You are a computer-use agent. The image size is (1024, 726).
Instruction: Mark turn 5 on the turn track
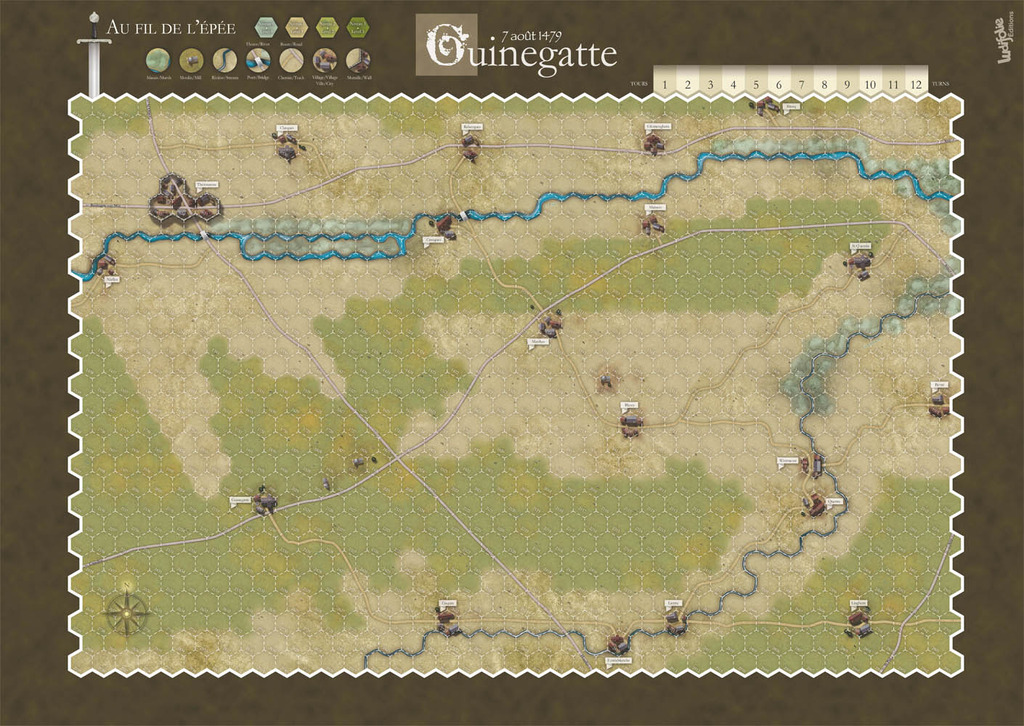click(756, 84)
